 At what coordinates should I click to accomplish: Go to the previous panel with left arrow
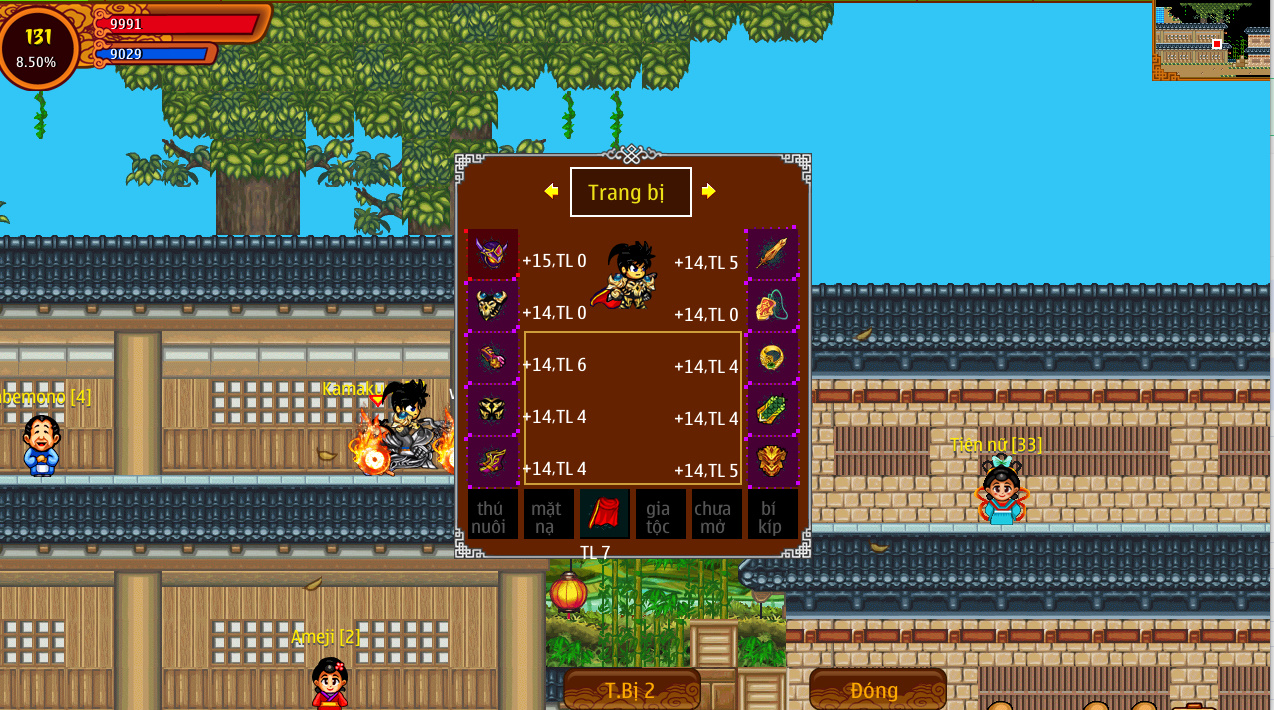click(x=551, y=191)
